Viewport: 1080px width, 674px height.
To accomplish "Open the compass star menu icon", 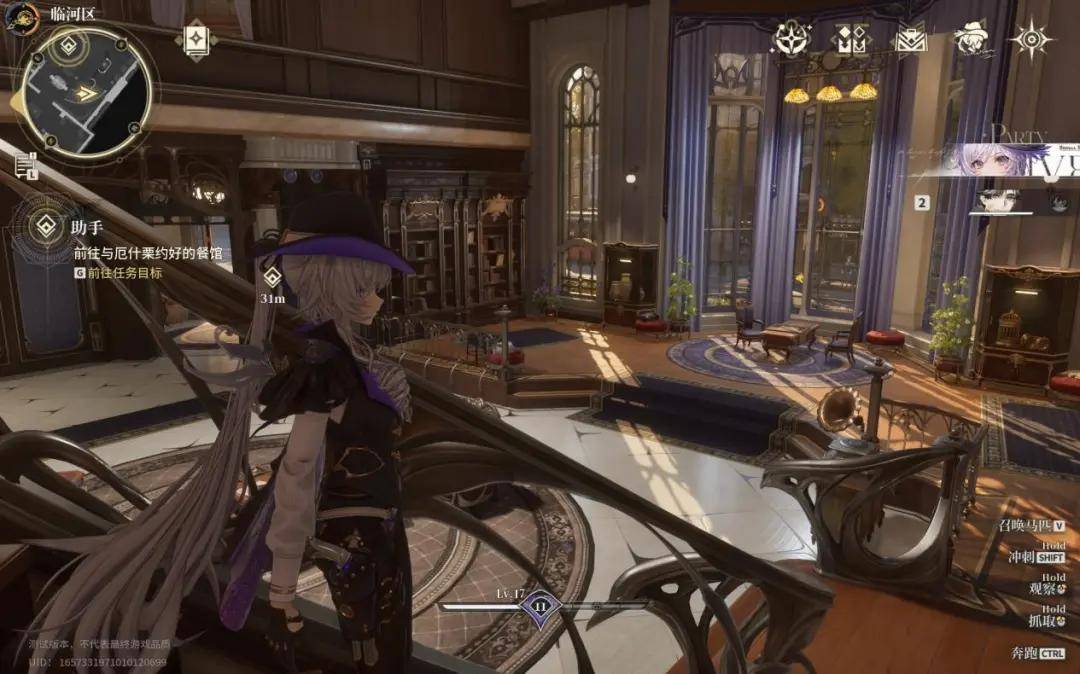I will 792,39.
